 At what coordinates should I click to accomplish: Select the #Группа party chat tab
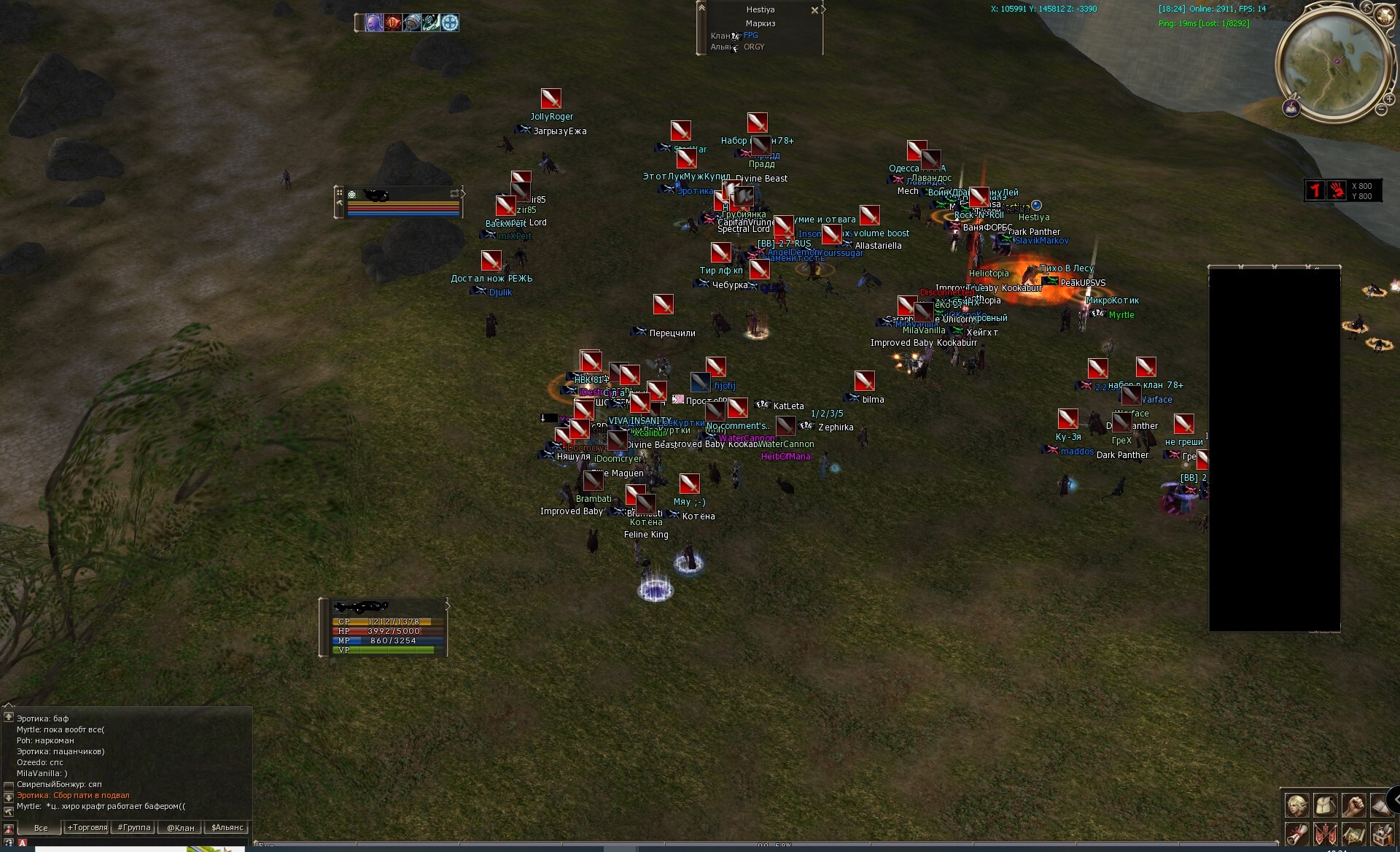(134, 828)
